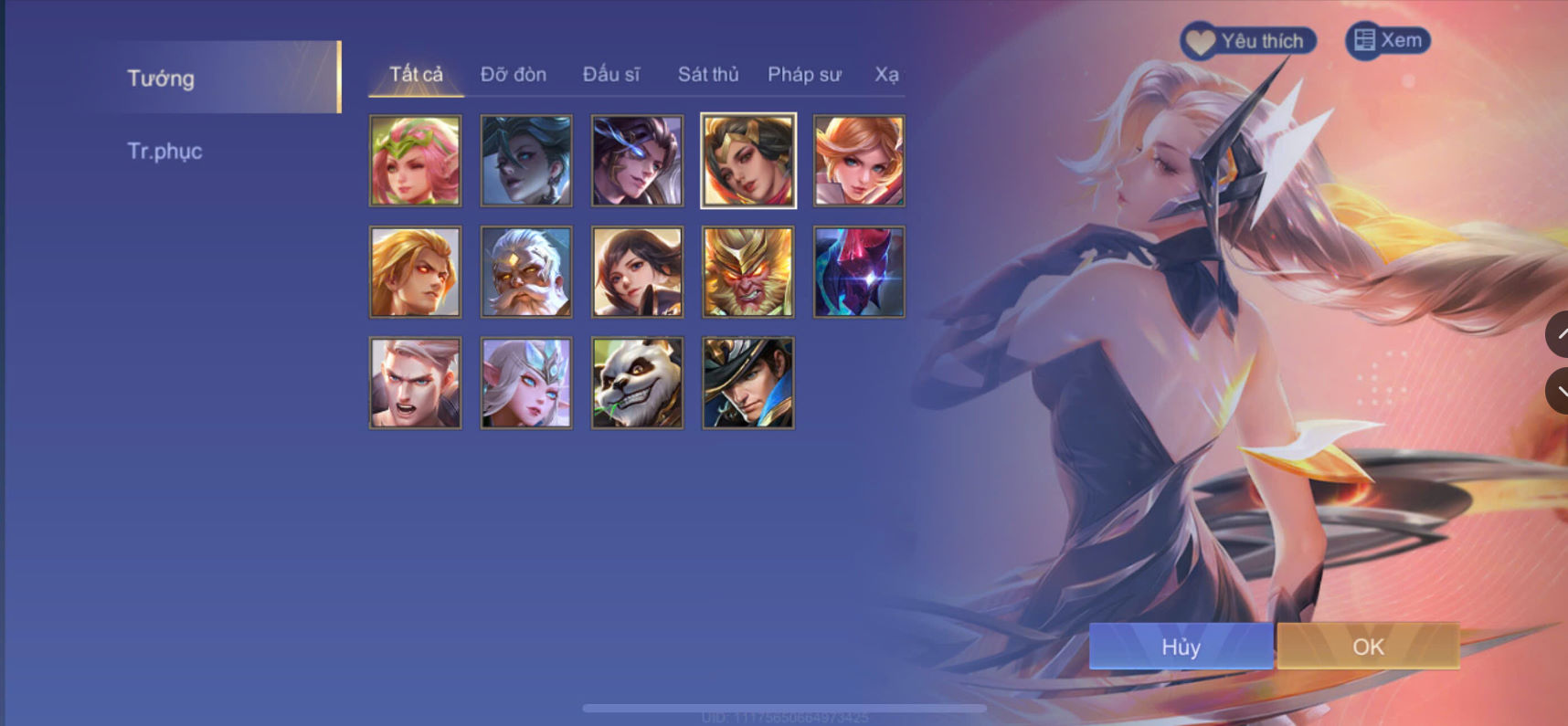The image size is (1568, 726).
Task: Select the red-eyed blonde male hero
Action: tap(415, 271)
